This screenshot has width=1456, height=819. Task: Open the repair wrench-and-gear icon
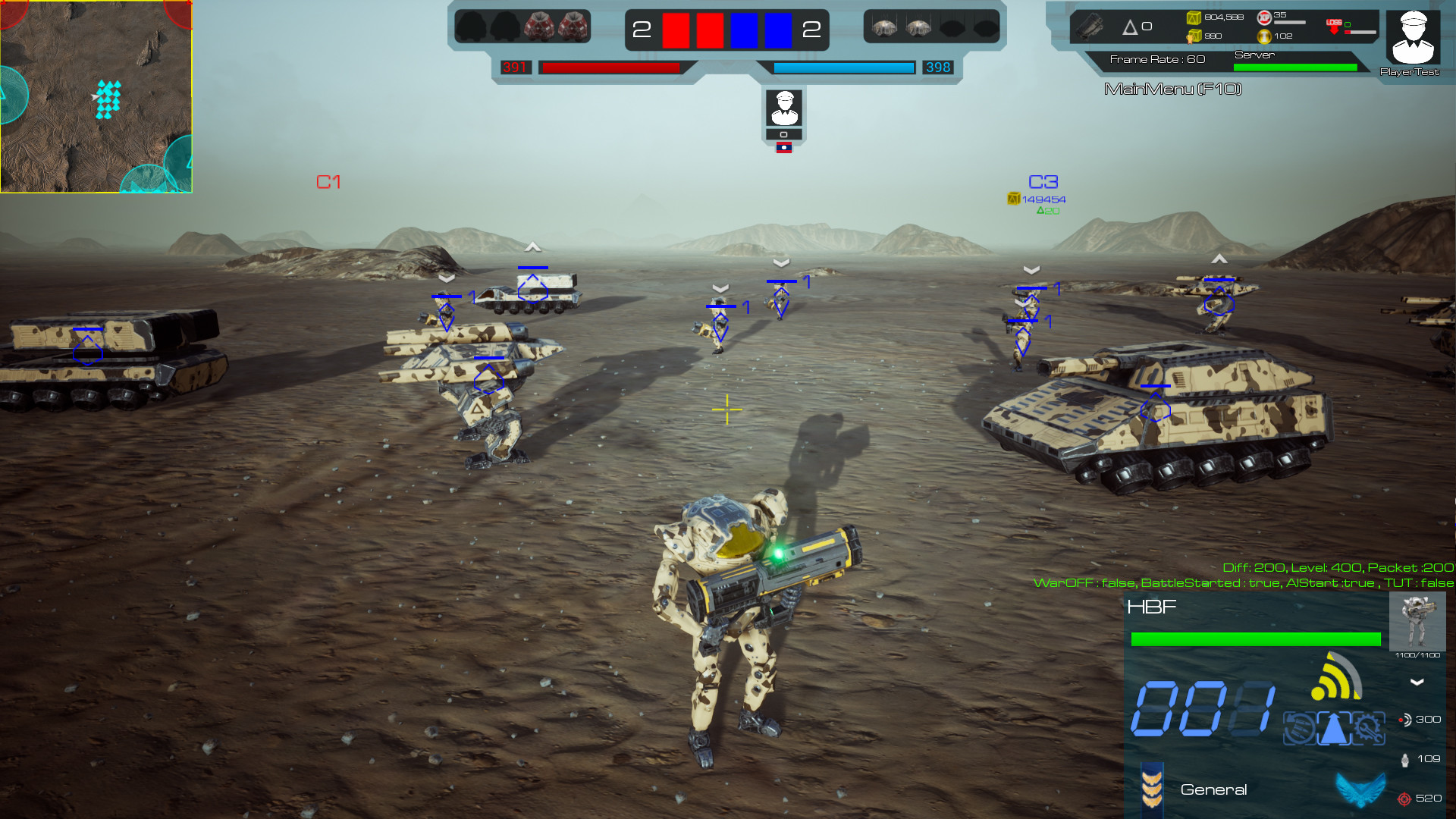(x=1368, y=728)
